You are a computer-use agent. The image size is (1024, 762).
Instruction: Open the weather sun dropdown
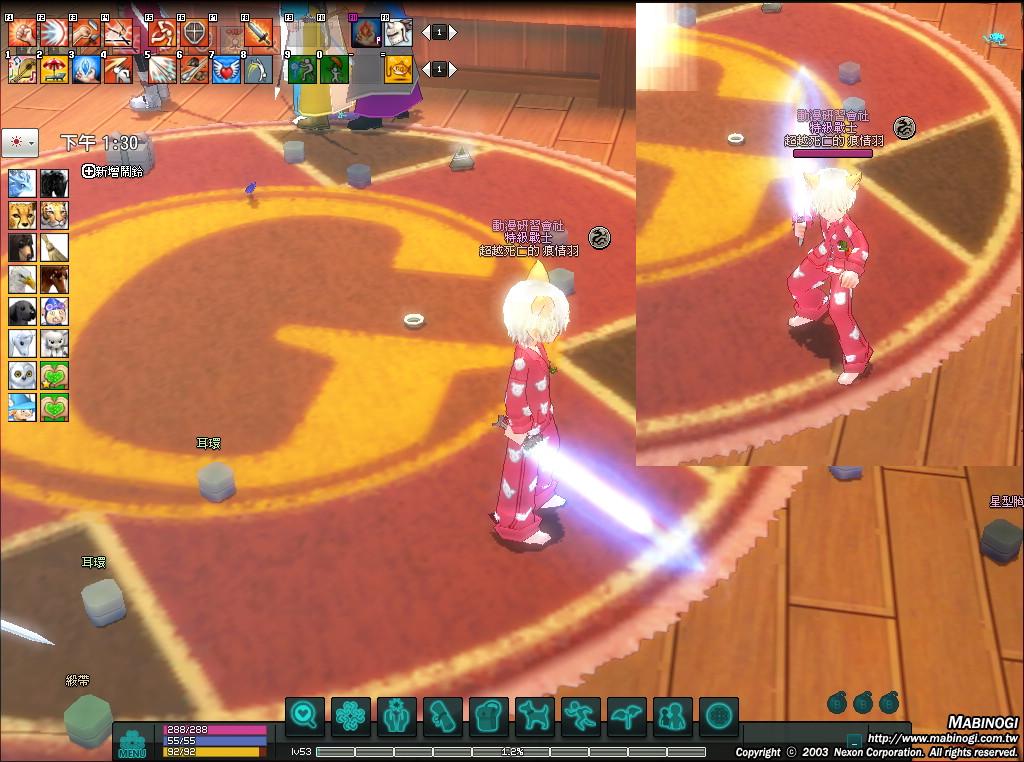[20, 143]
